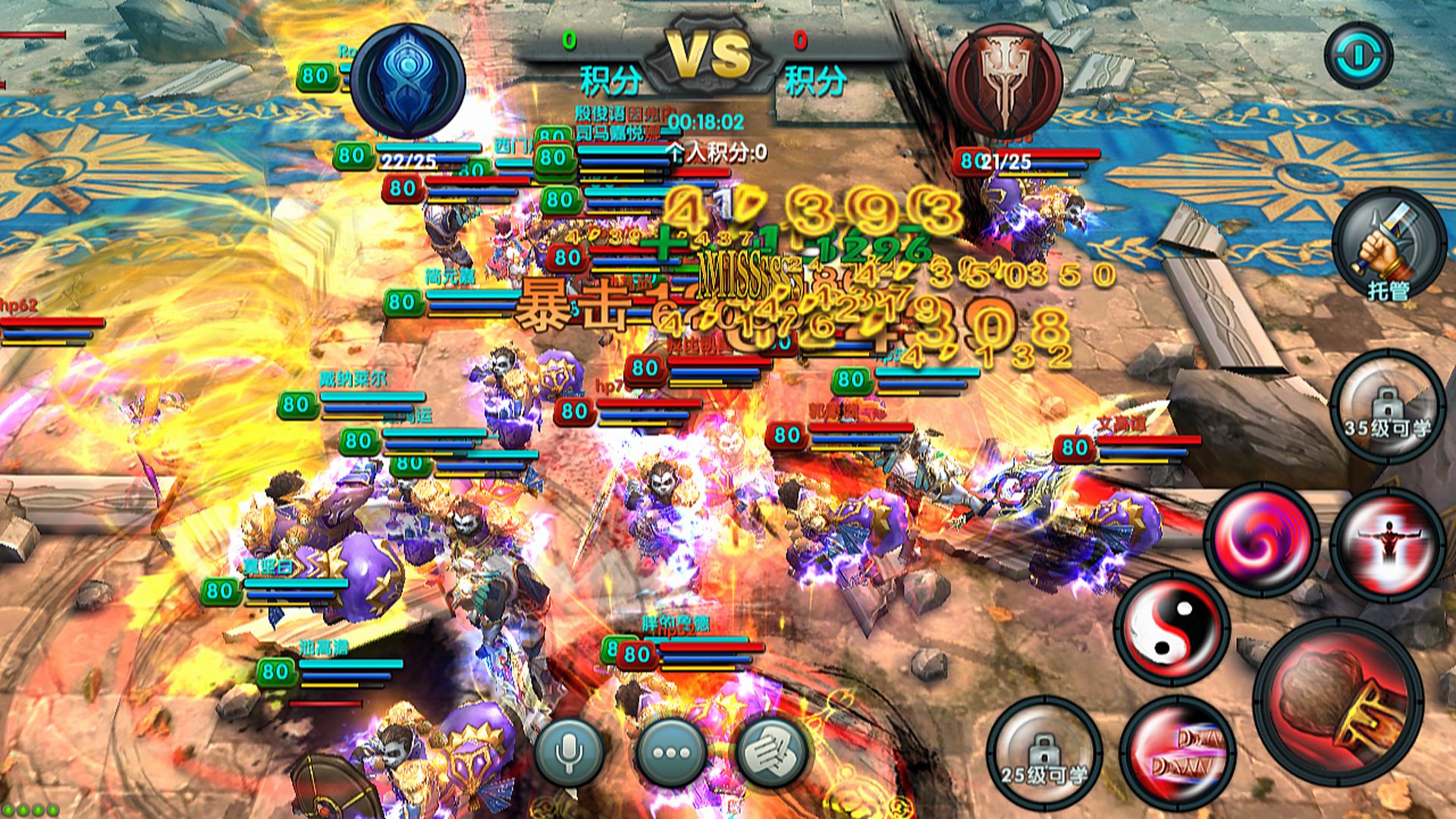Use the yin-yang skill
The image size is (1456, 819).
[1172, 629]
